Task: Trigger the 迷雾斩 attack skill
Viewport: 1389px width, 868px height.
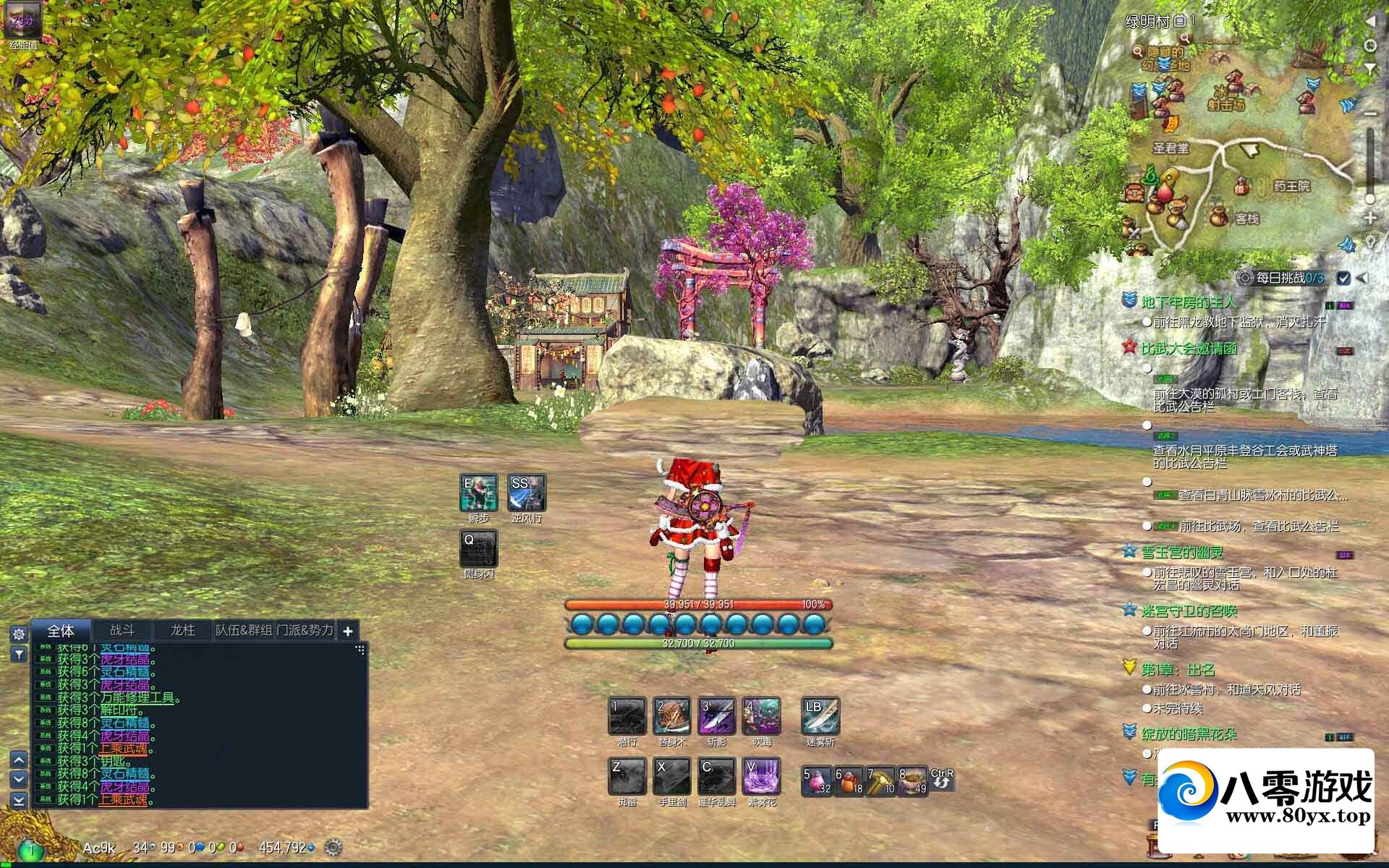Action: click(820, 716)
